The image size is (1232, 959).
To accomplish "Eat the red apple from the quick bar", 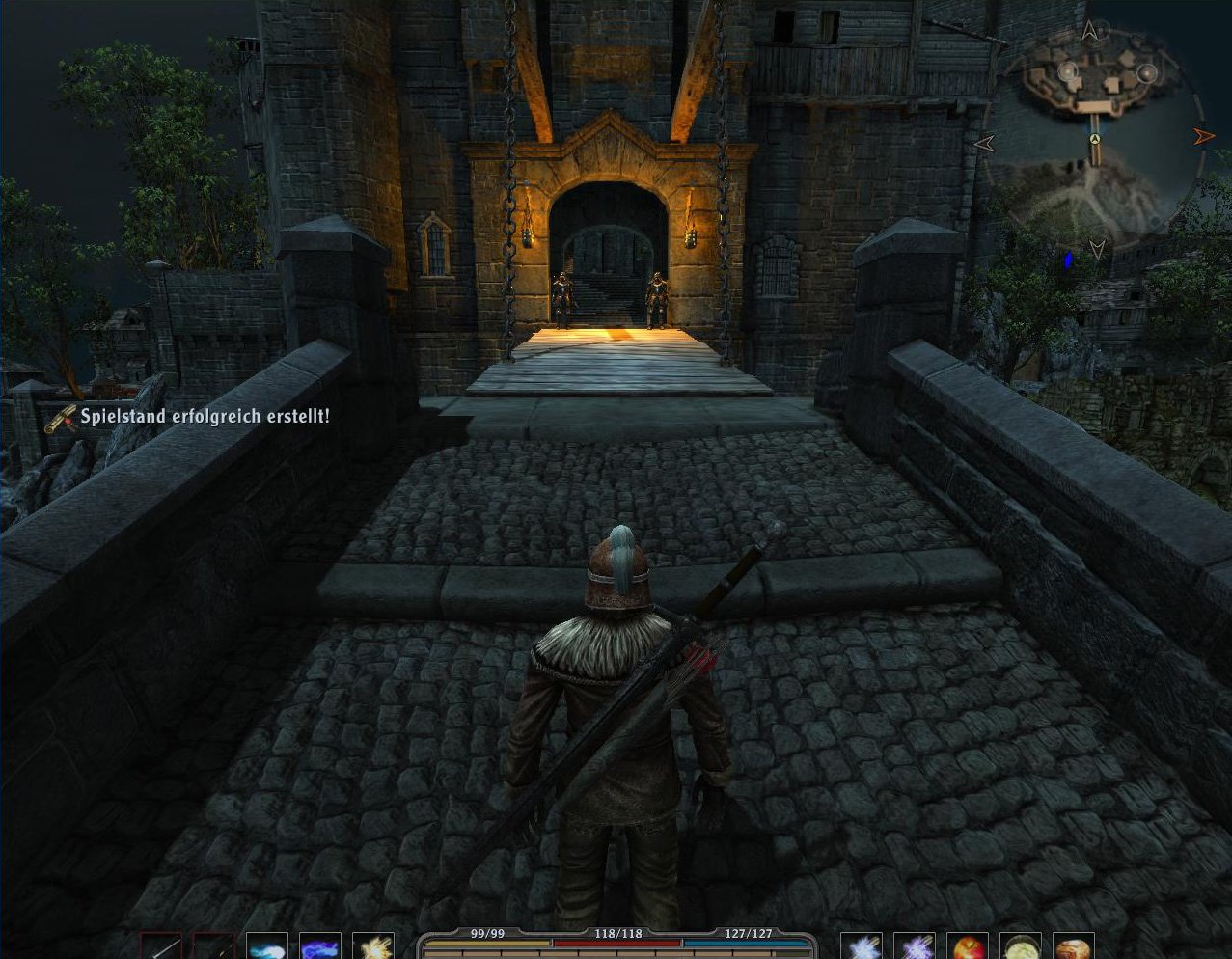I will pos(967,946).
